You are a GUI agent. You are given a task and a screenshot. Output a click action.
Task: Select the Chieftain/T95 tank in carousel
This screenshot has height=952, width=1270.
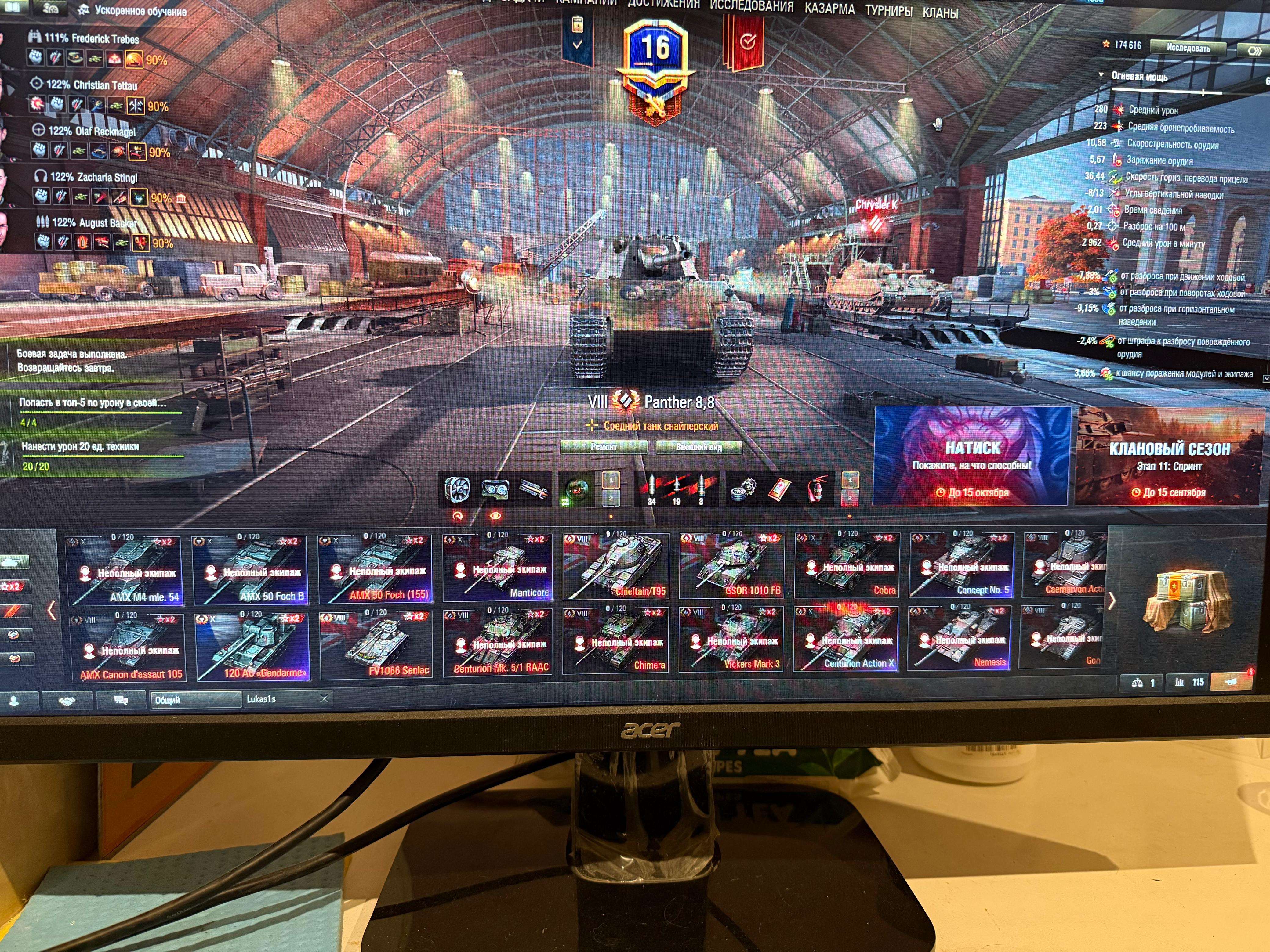coord(616,566)
